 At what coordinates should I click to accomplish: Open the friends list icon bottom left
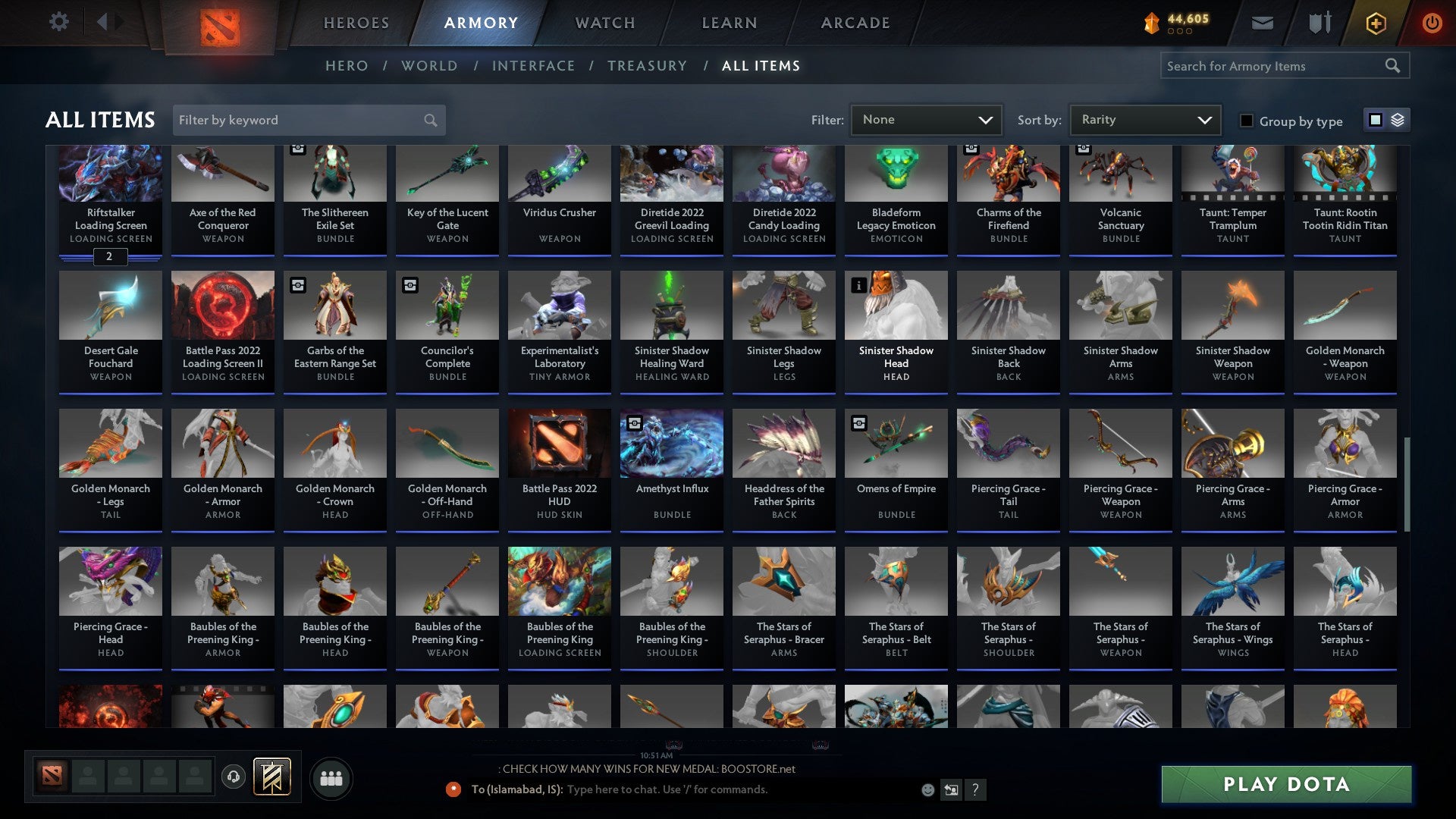pos(331,777)
